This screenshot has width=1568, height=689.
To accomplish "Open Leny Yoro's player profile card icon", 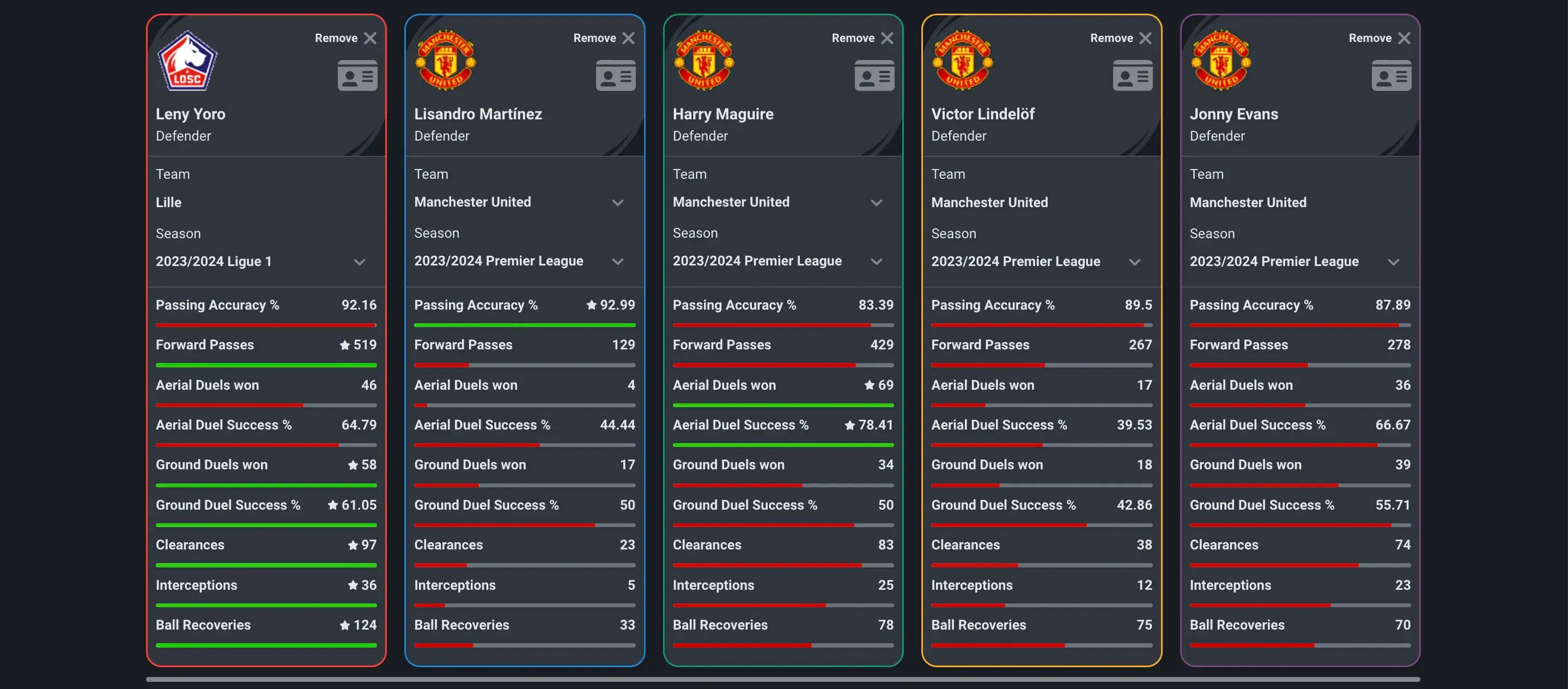I will coord(357,75).
